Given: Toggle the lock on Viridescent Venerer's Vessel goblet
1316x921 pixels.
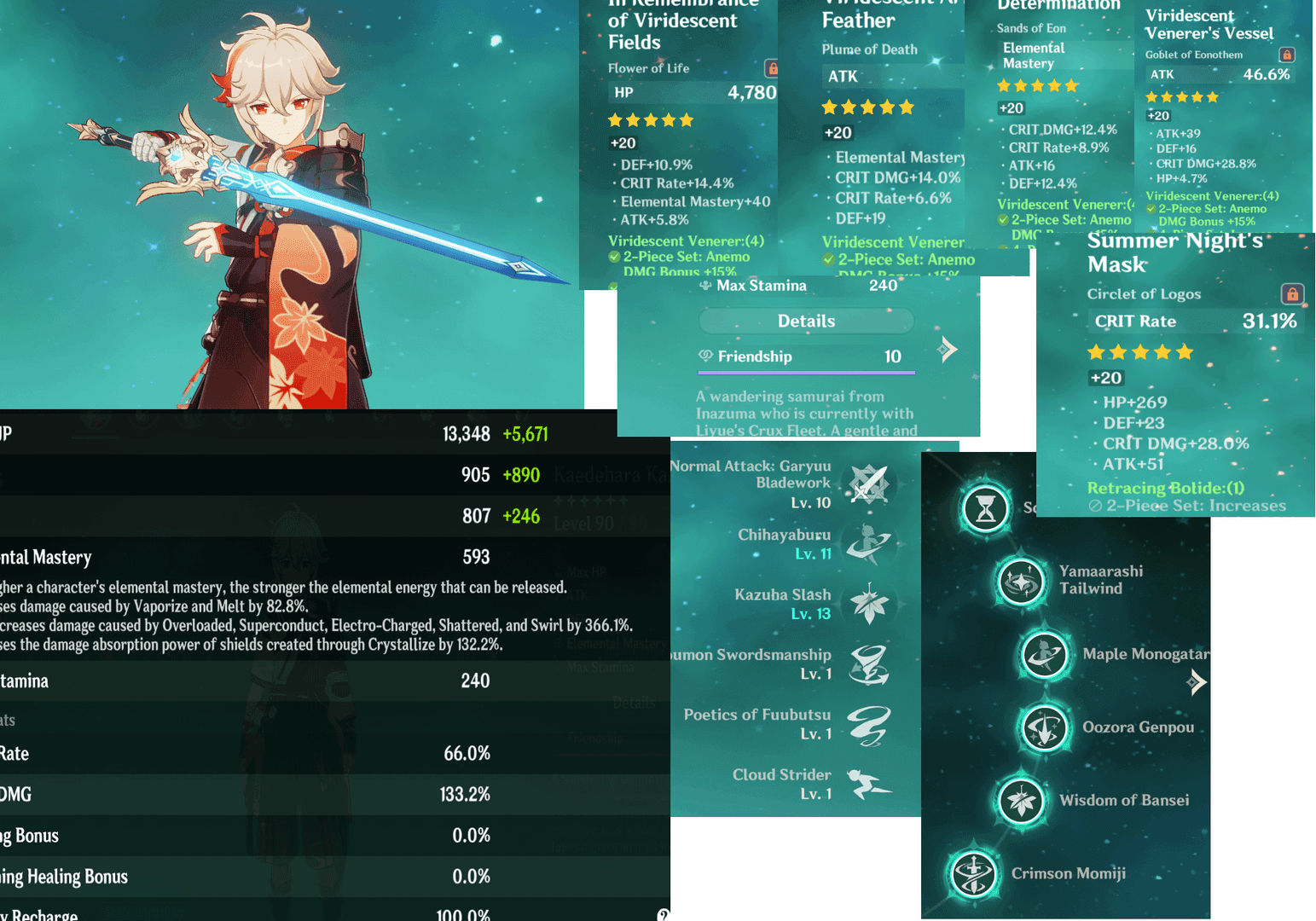Looking at the screenshot, I should point(1287,55).
